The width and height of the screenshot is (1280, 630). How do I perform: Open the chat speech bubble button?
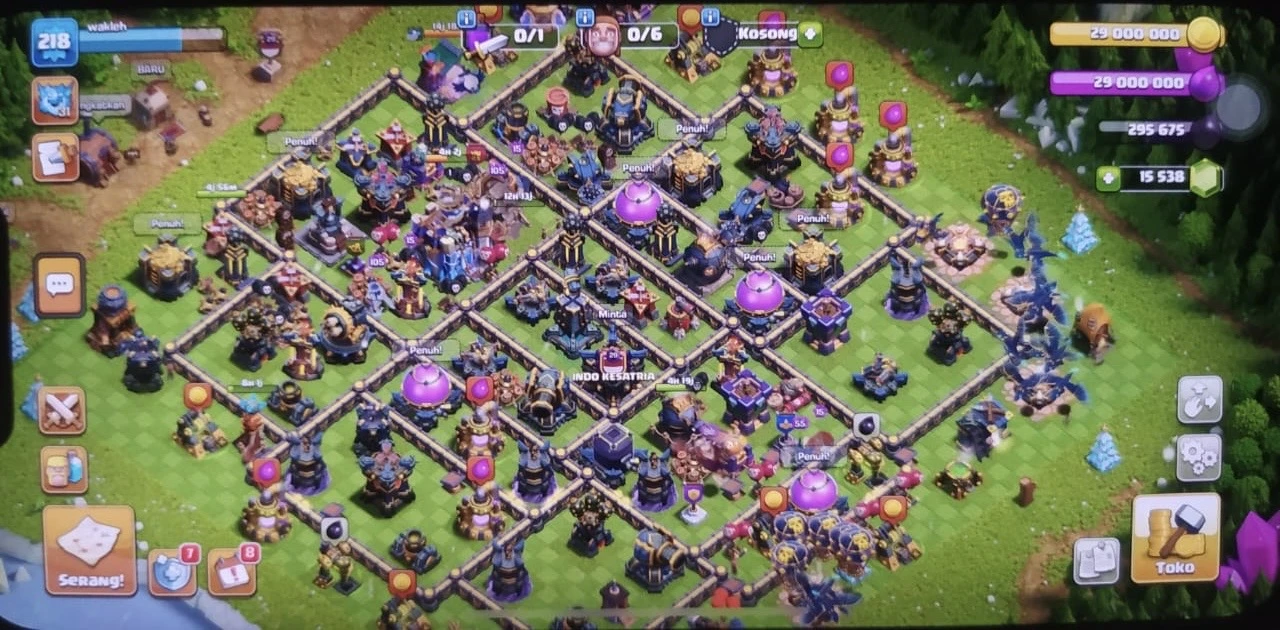pos(60,285)
